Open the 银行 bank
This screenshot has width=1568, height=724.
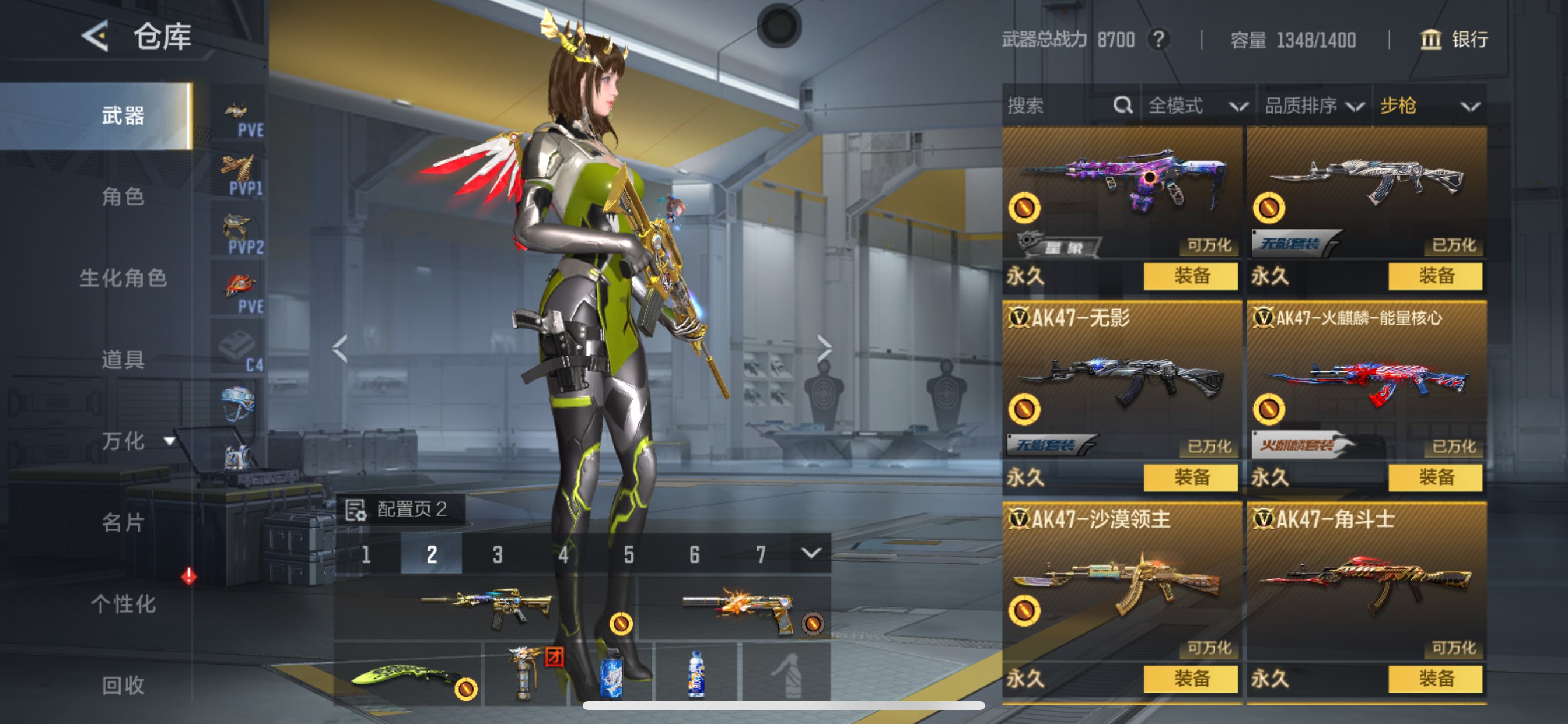click(x=1454, y=40)
